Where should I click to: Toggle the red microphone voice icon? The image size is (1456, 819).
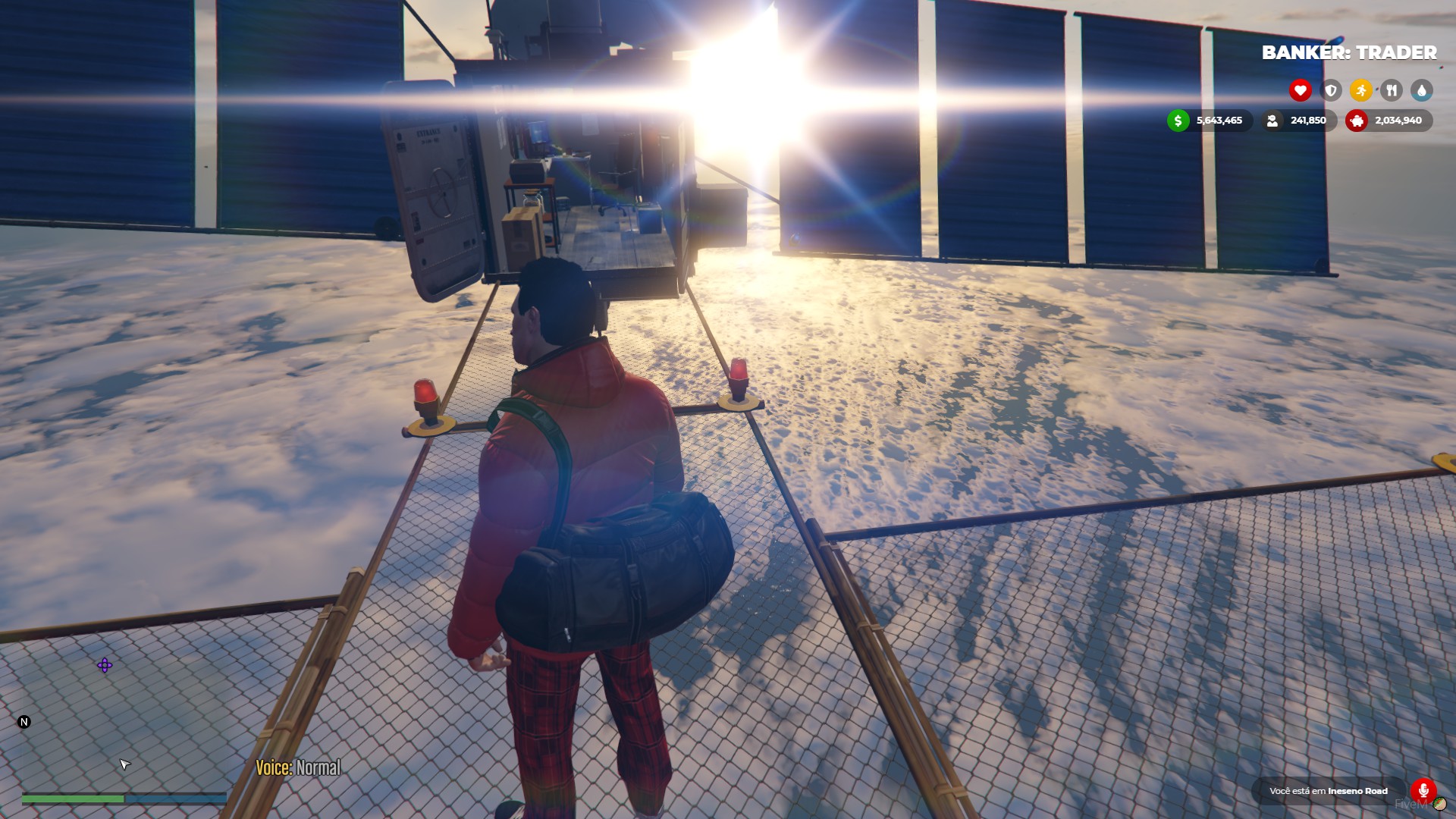[x=1423, y=790]
